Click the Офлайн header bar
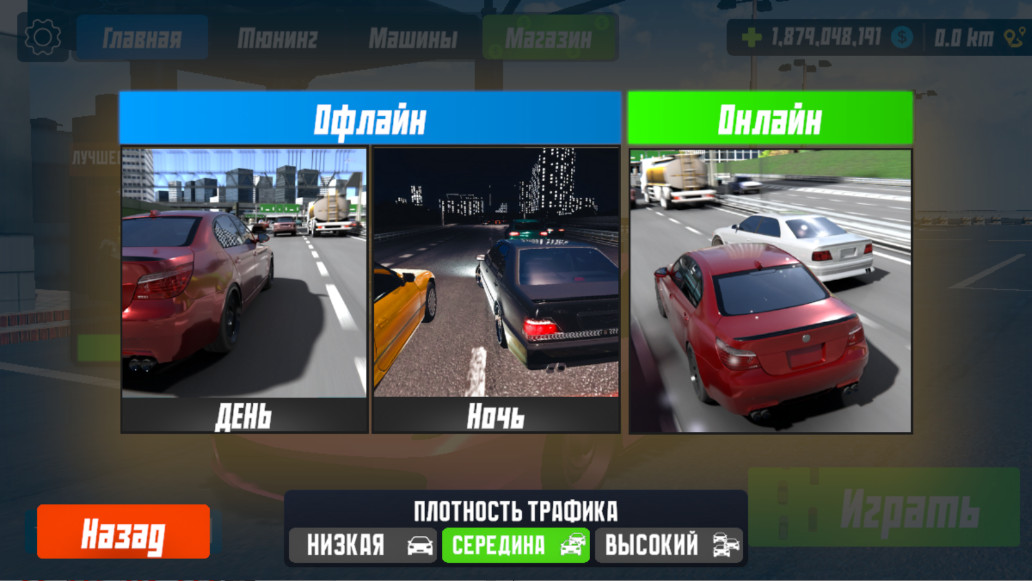The height and width of the screenshot is (581, 1032). tap(370, 119)
